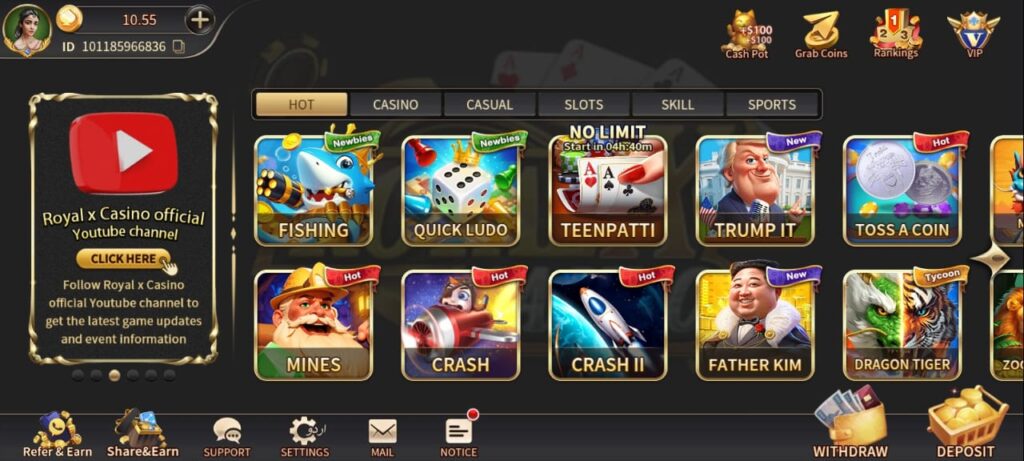View the NOTICE announcements
This screenshot has height=461, width=1024.
click(459, 435)
